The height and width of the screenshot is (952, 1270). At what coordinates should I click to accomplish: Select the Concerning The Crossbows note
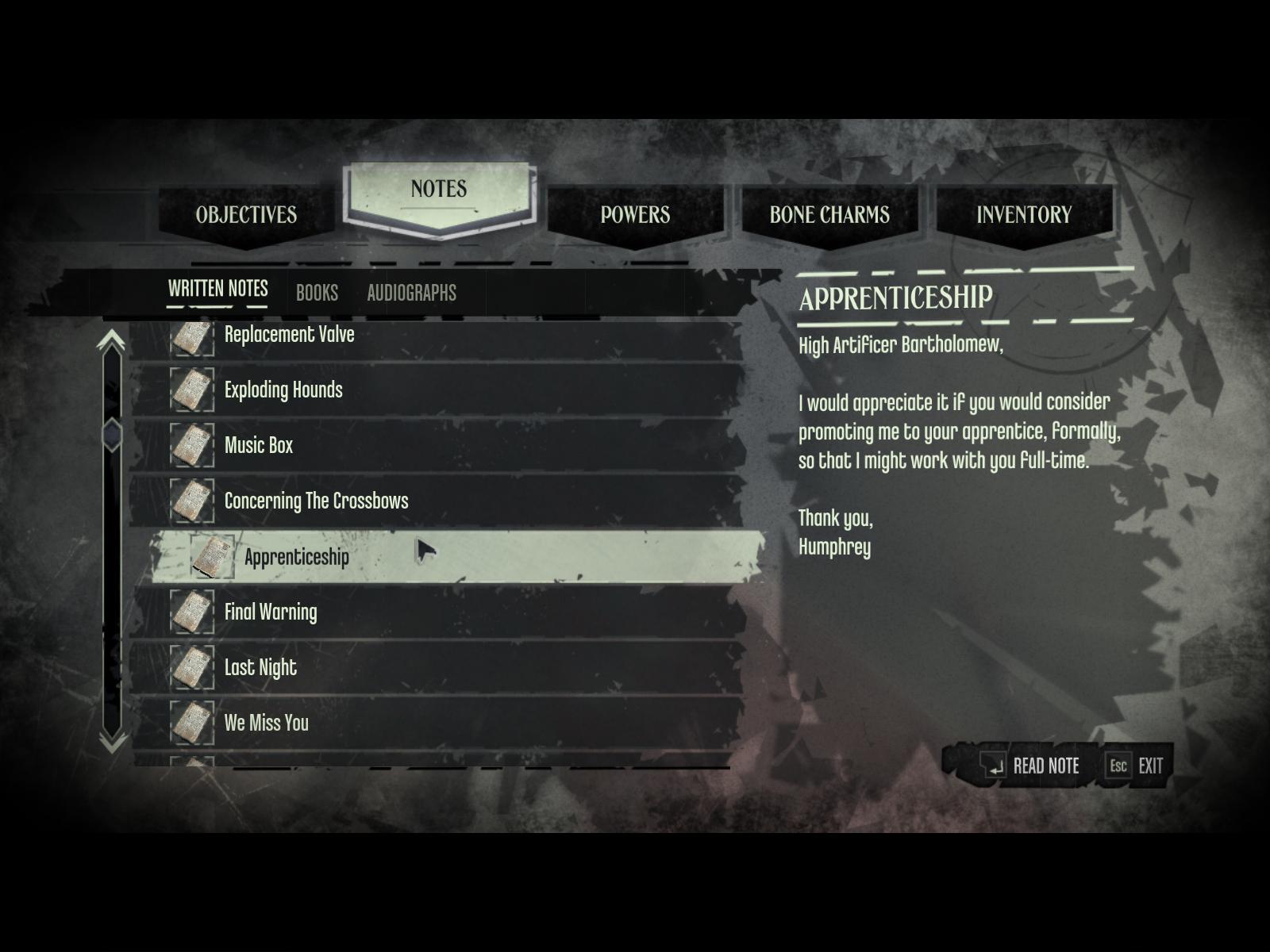click(x=316, y=501)
